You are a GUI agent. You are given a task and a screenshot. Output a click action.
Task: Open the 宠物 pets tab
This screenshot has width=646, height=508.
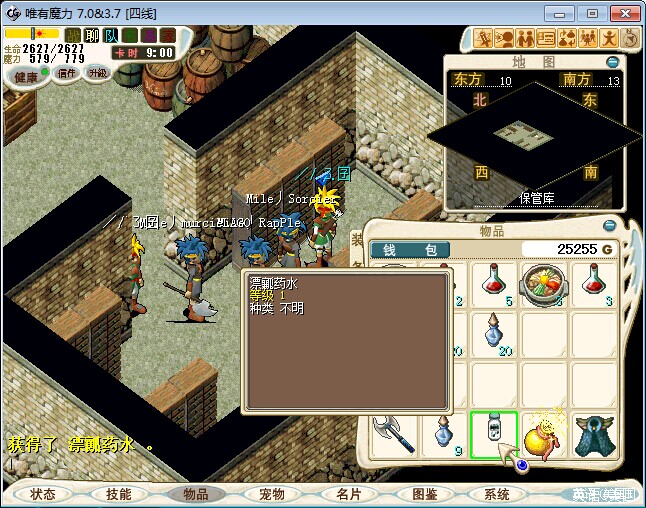[271, 494]
